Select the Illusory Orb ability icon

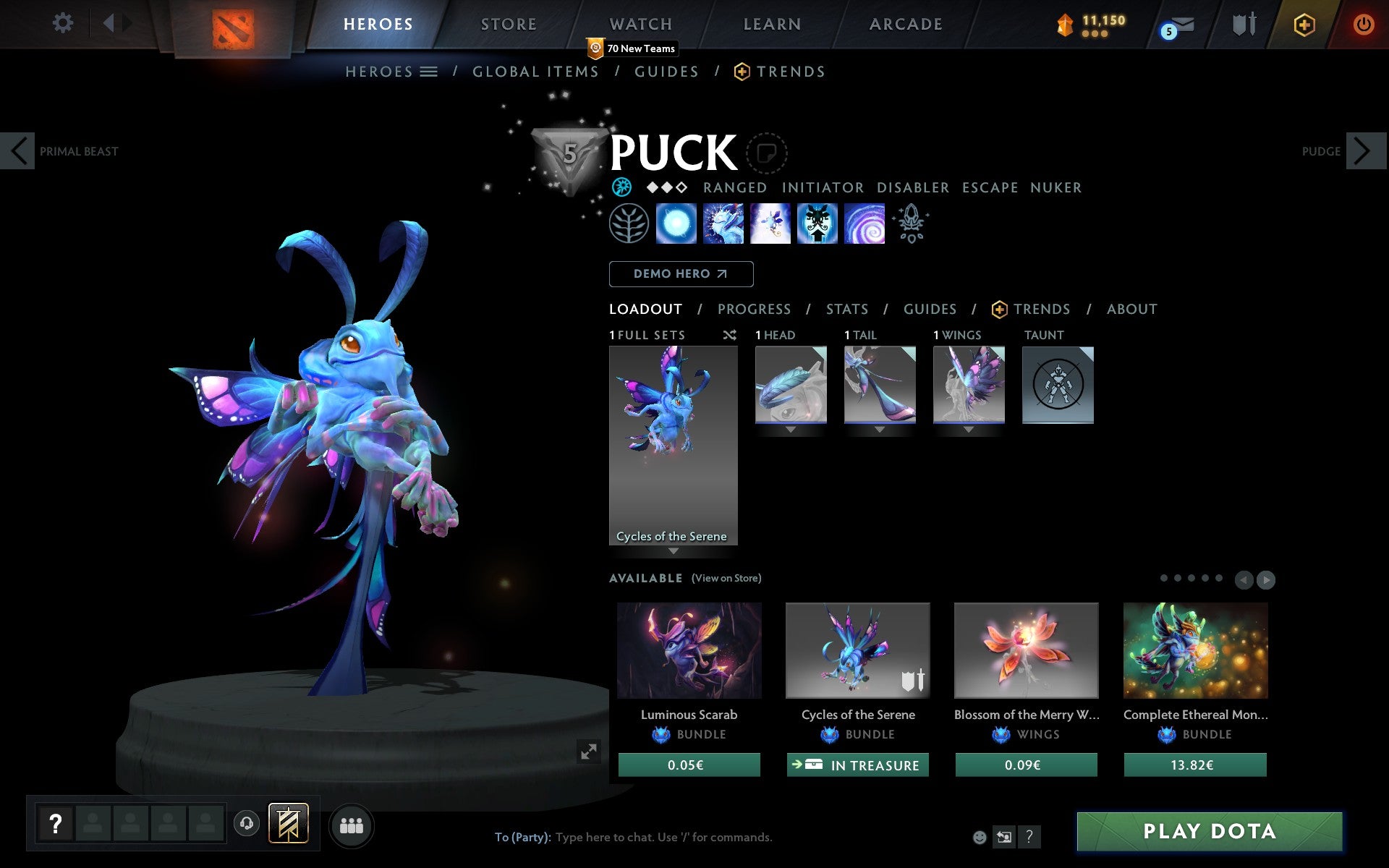point(676,224)
